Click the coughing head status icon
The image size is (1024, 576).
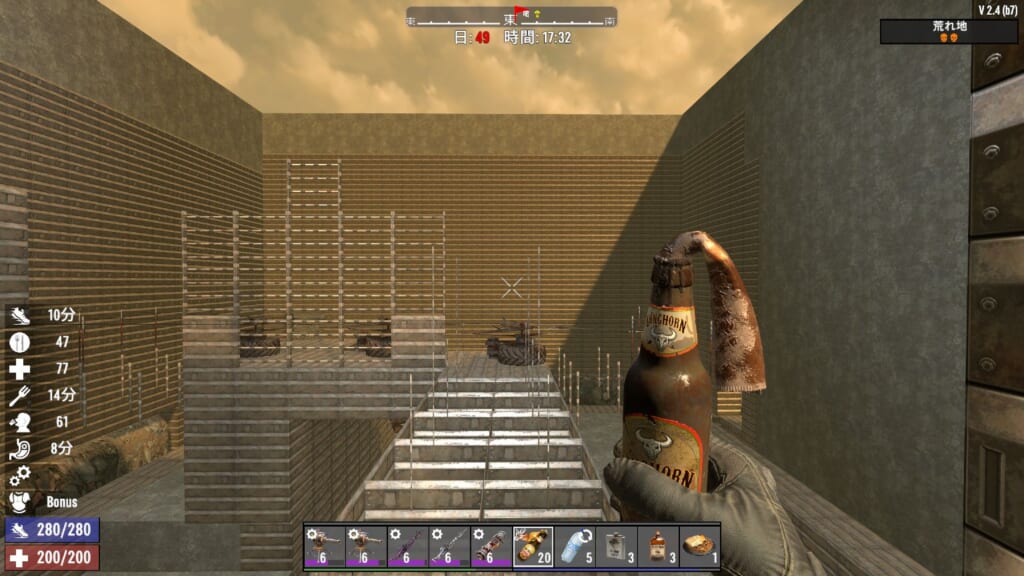pos(20,422)
